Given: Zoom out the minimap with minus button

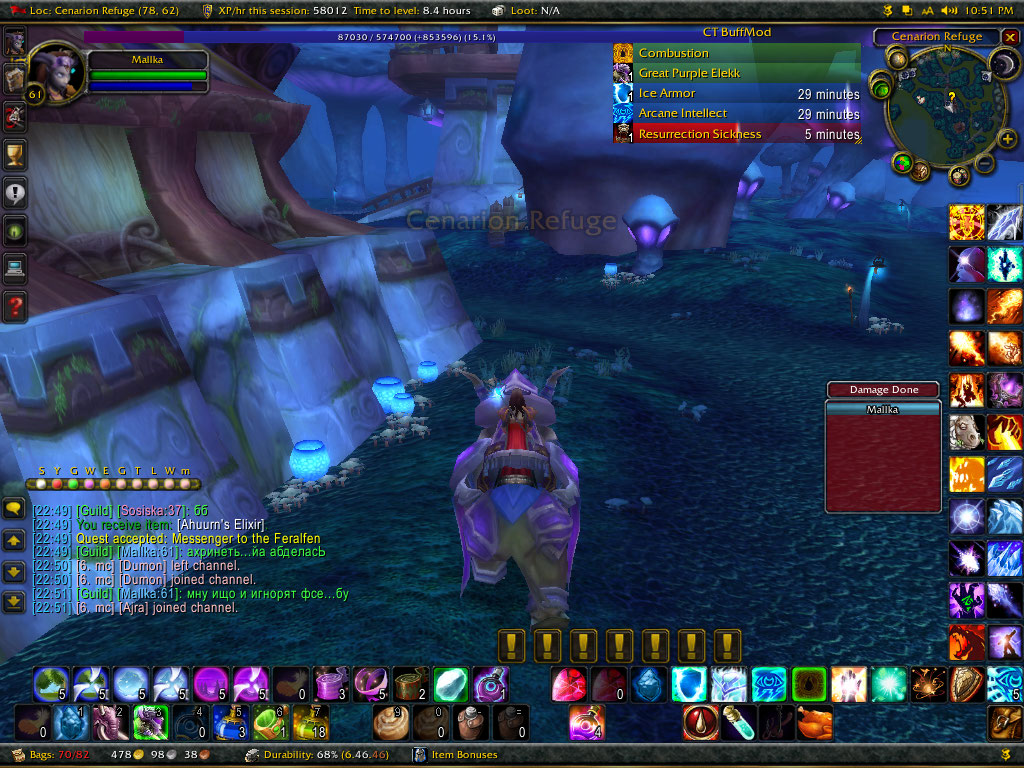Looking at the screenshot, I should pos(985,163).
